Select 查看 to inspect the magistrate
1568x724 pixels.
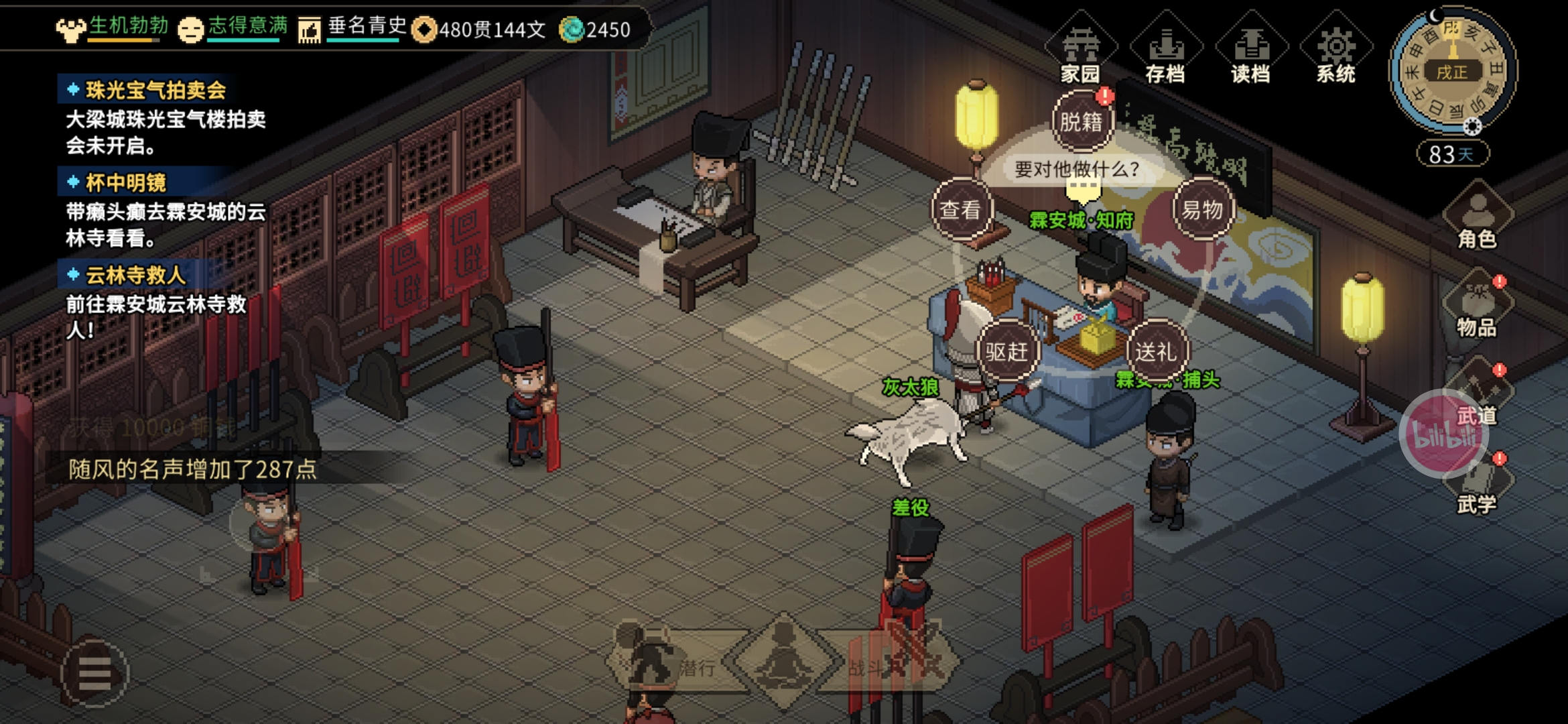(x=960, y=210)
